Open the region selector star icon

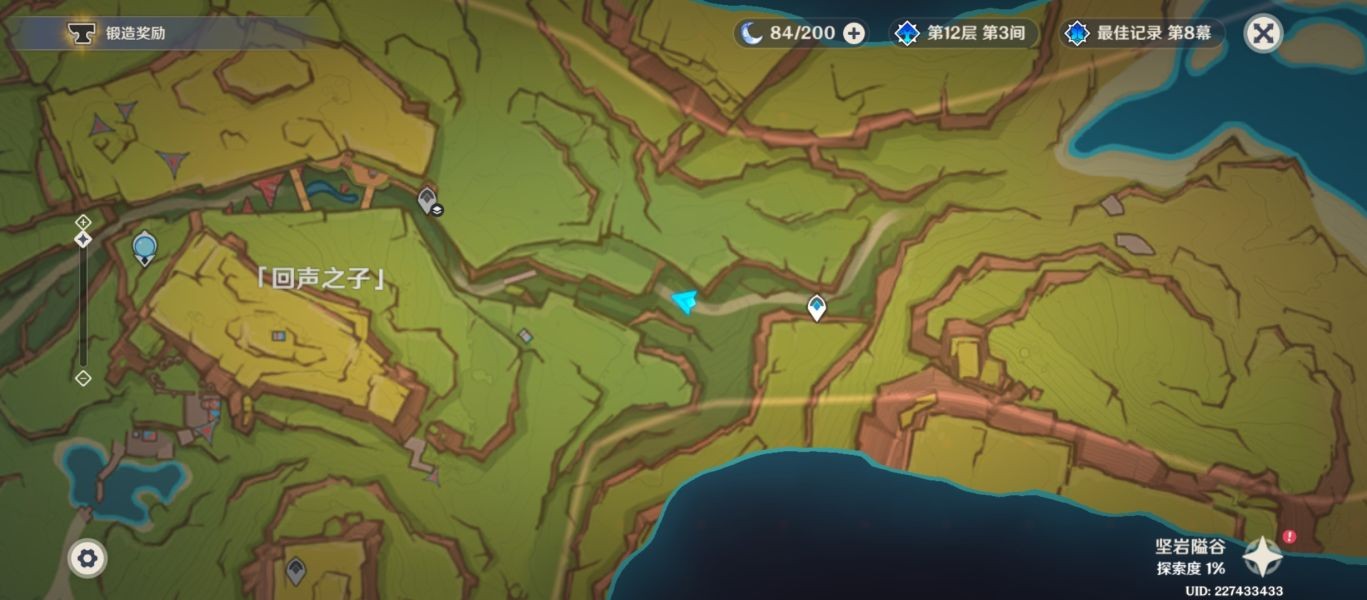[x=1262, y=555]
